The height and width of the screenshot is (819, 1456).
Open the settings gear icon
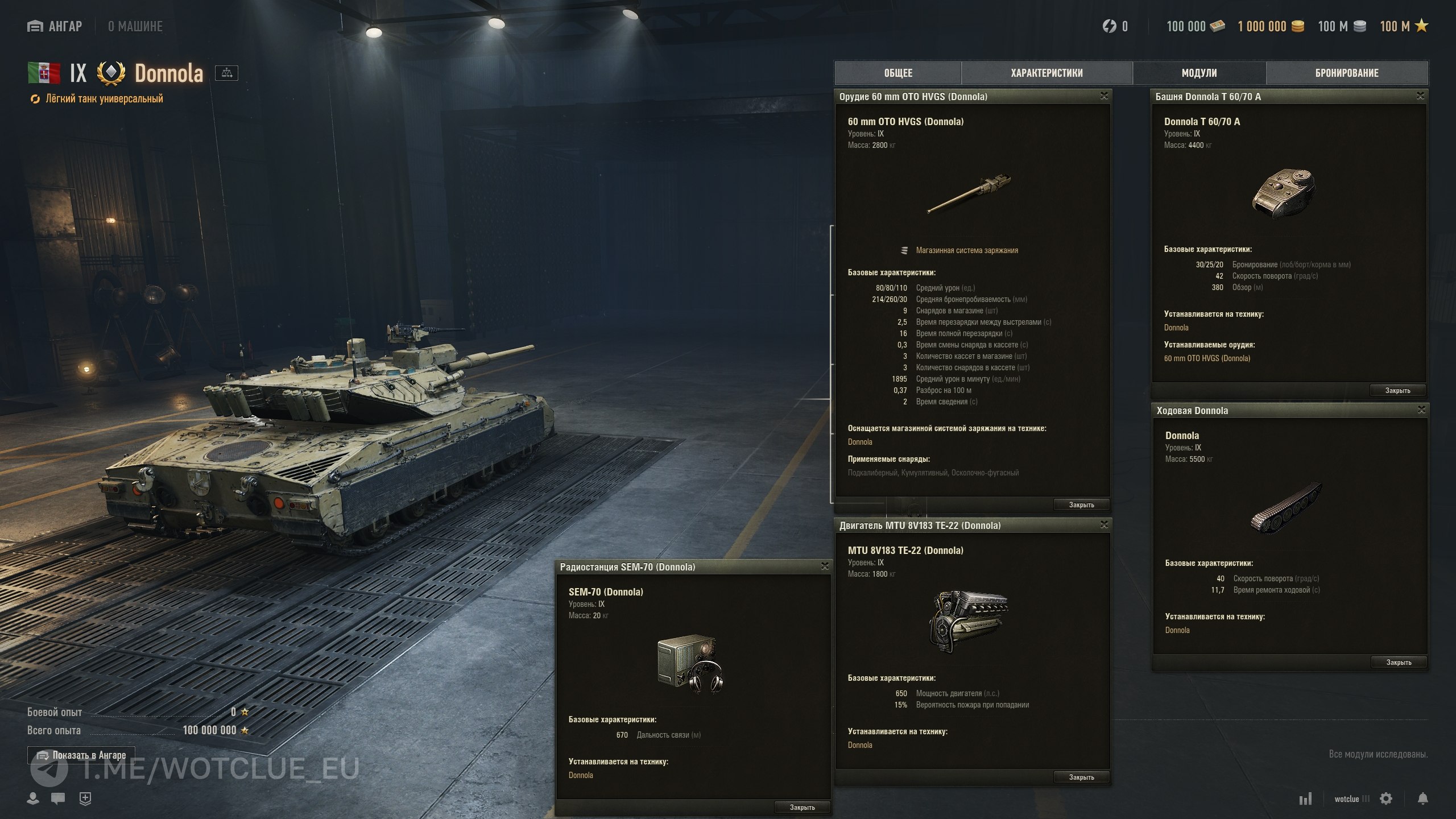pyautogui.click(x=1386, y=799)
